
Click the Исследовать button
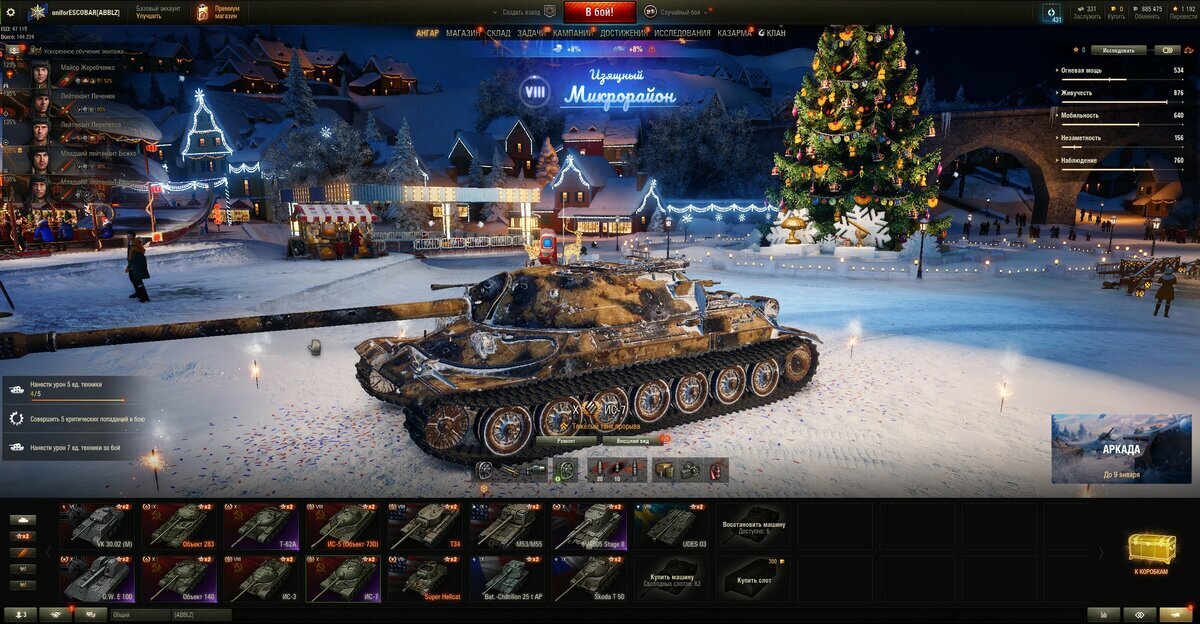click(x=1118, y=49)
